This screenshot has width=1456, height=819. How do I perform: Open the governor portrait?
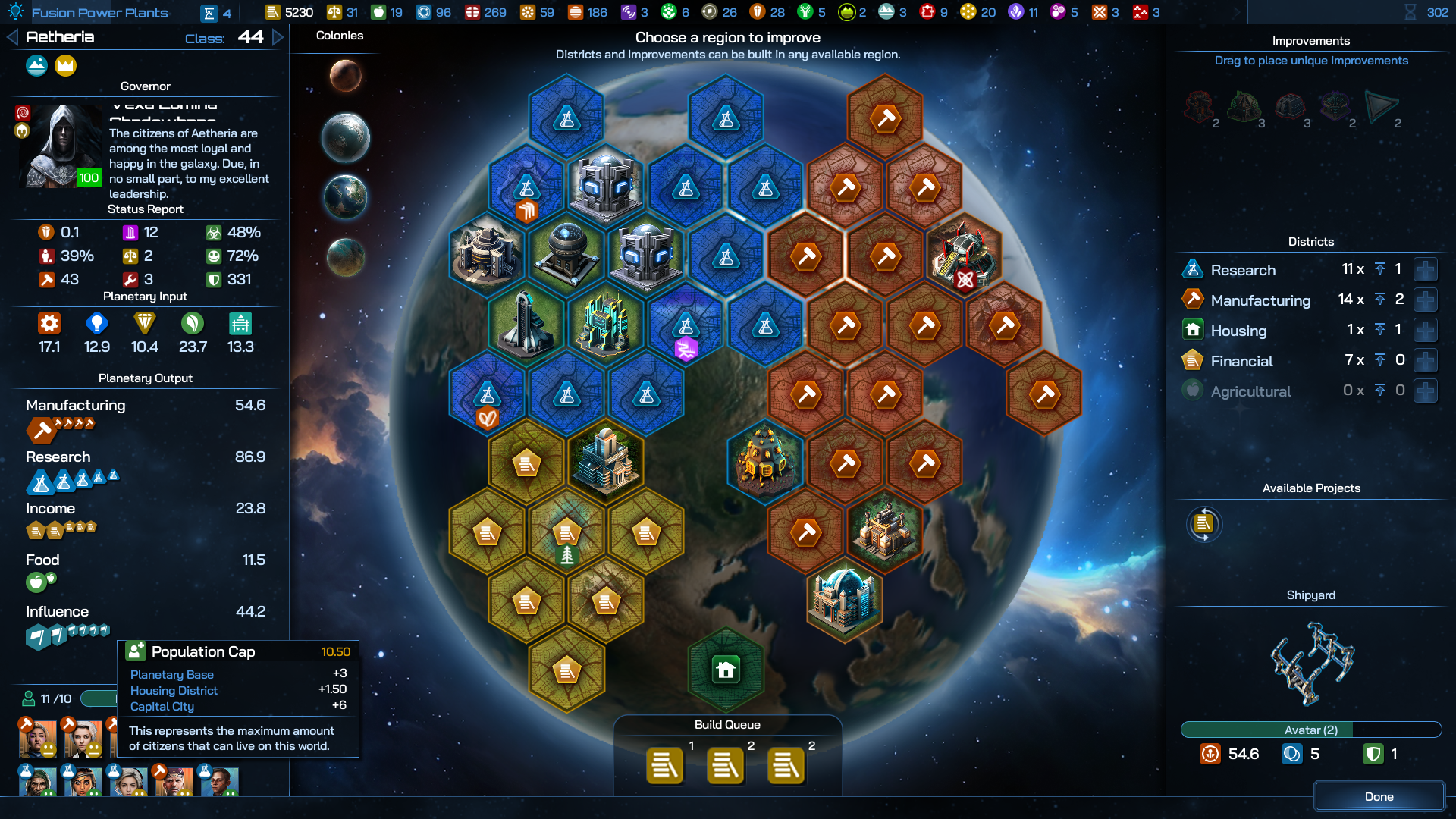[61, 146]
